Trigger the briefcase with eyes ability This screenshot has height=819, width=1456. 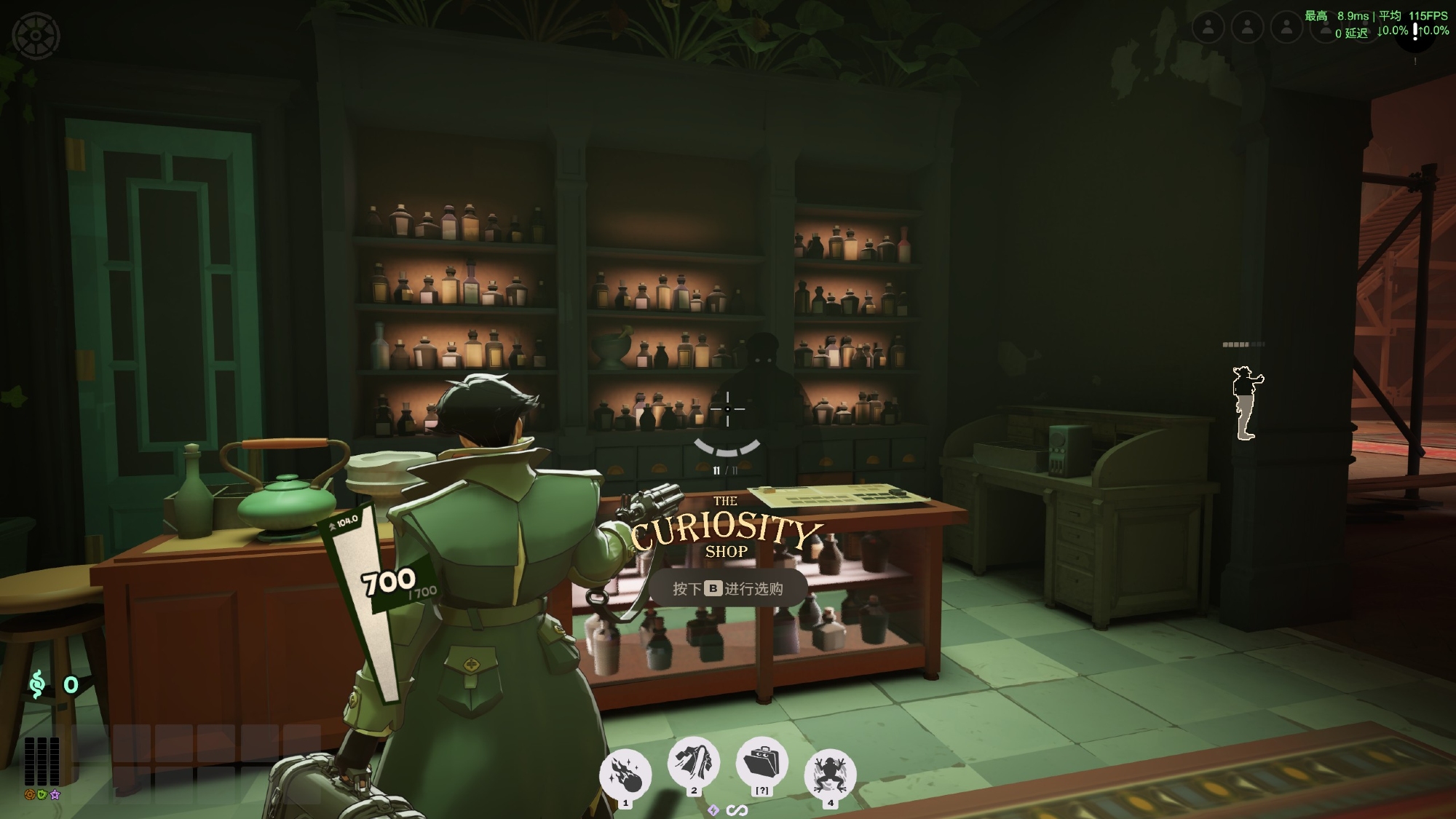pos(761,764)
